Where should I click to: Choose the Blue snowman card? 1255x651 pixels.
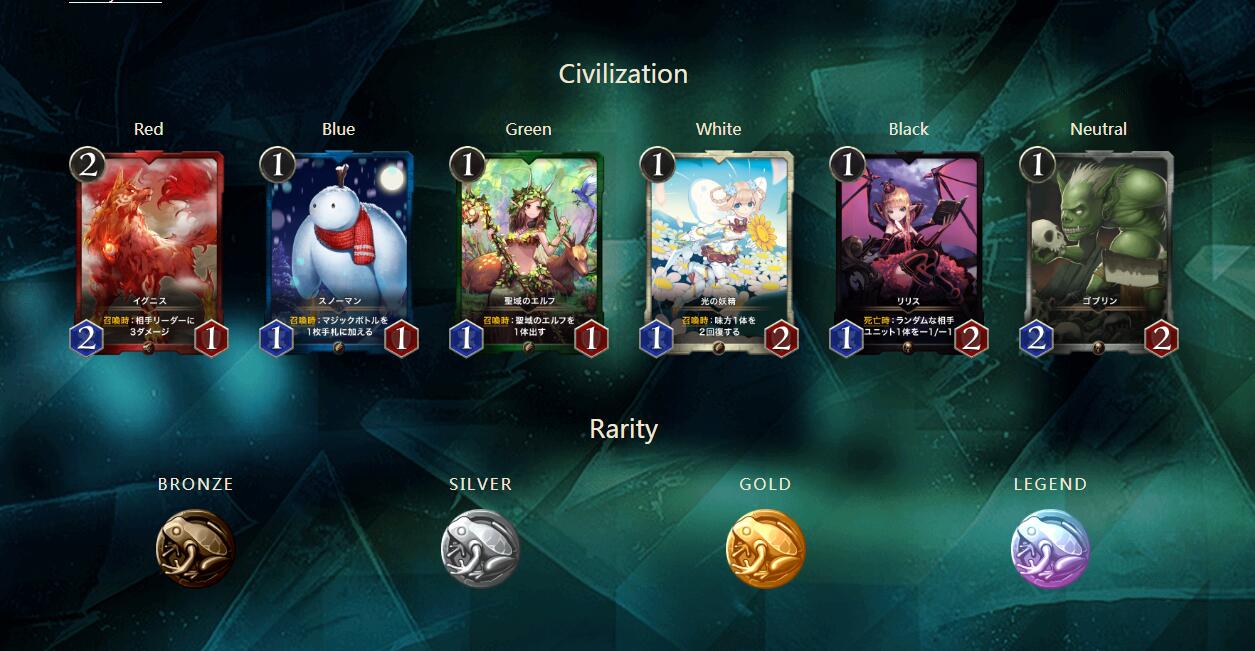[x=339, y=250]
